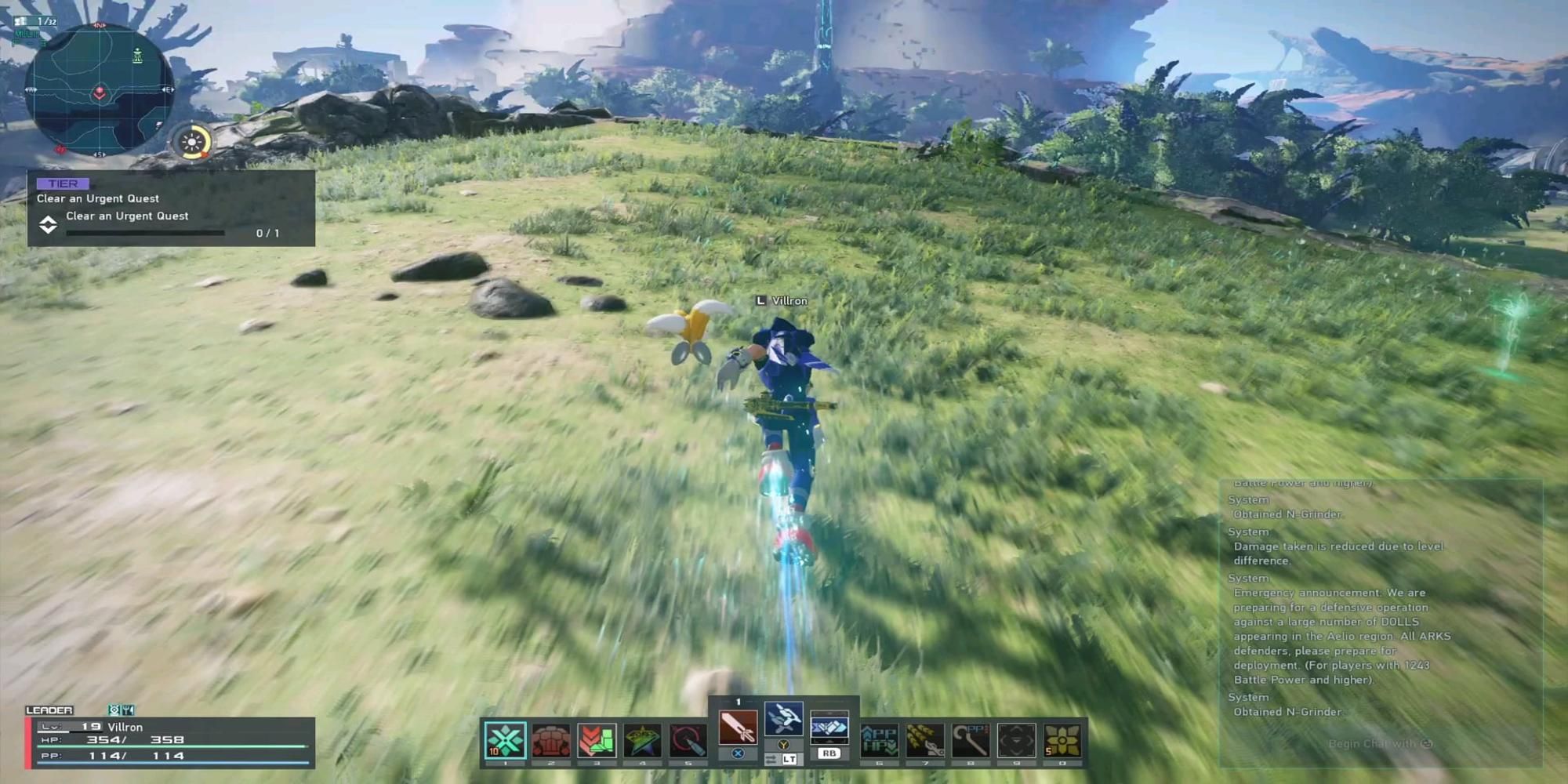This screenshot has height=784, width=1568.
Task: Select the Clear an Urgent Quest tracker
Action: (171, 209)
